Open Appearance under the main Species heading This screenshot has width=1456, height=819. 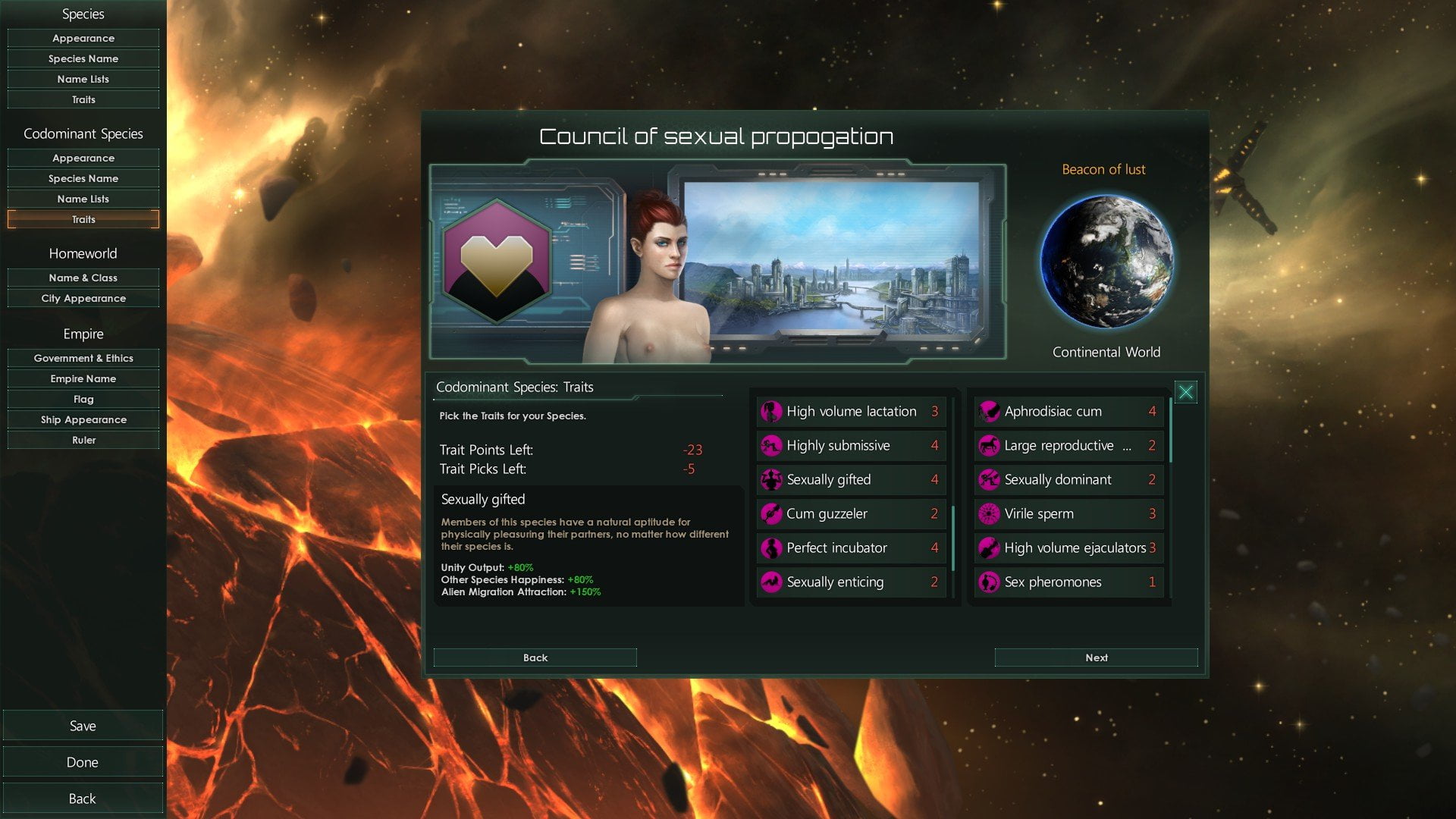click(83, 38)
